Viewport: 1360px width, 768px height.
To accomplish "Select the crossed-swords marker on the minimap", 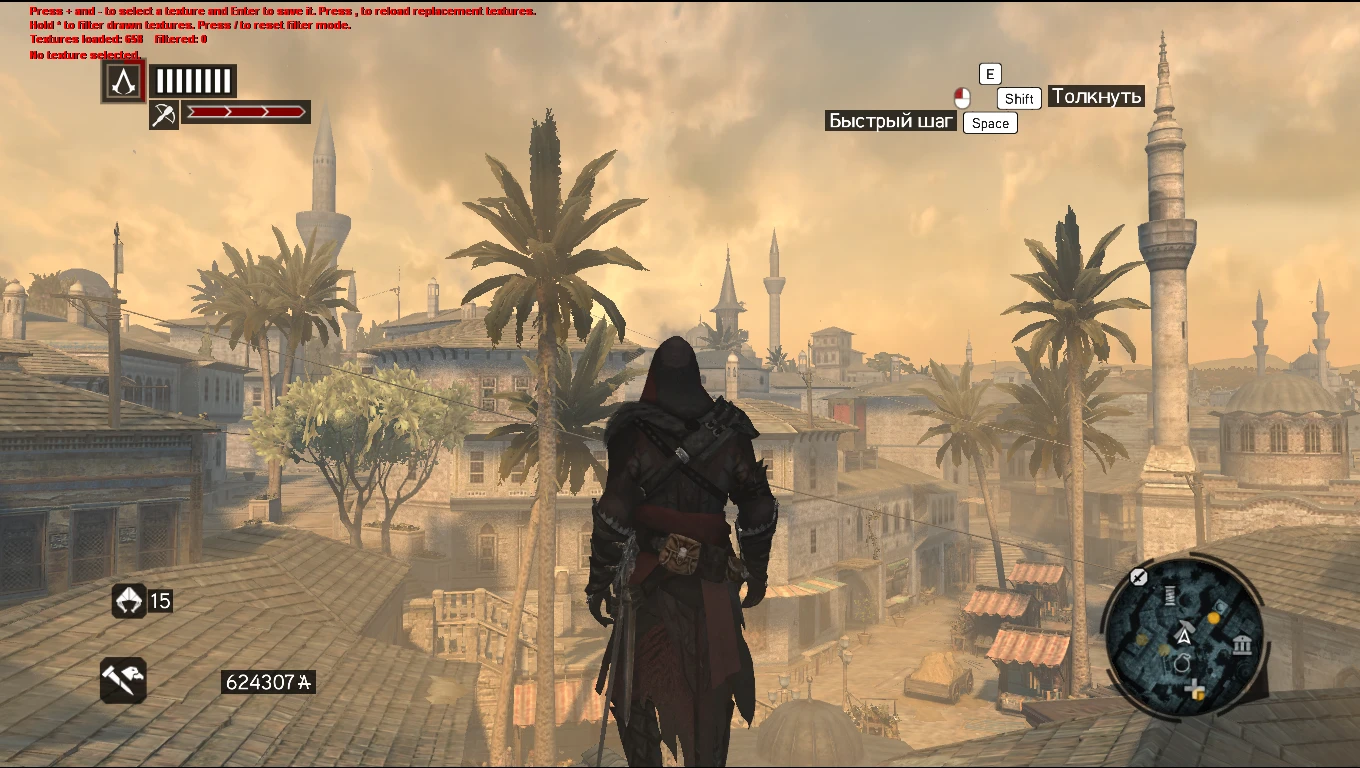I will (1137, 576).
